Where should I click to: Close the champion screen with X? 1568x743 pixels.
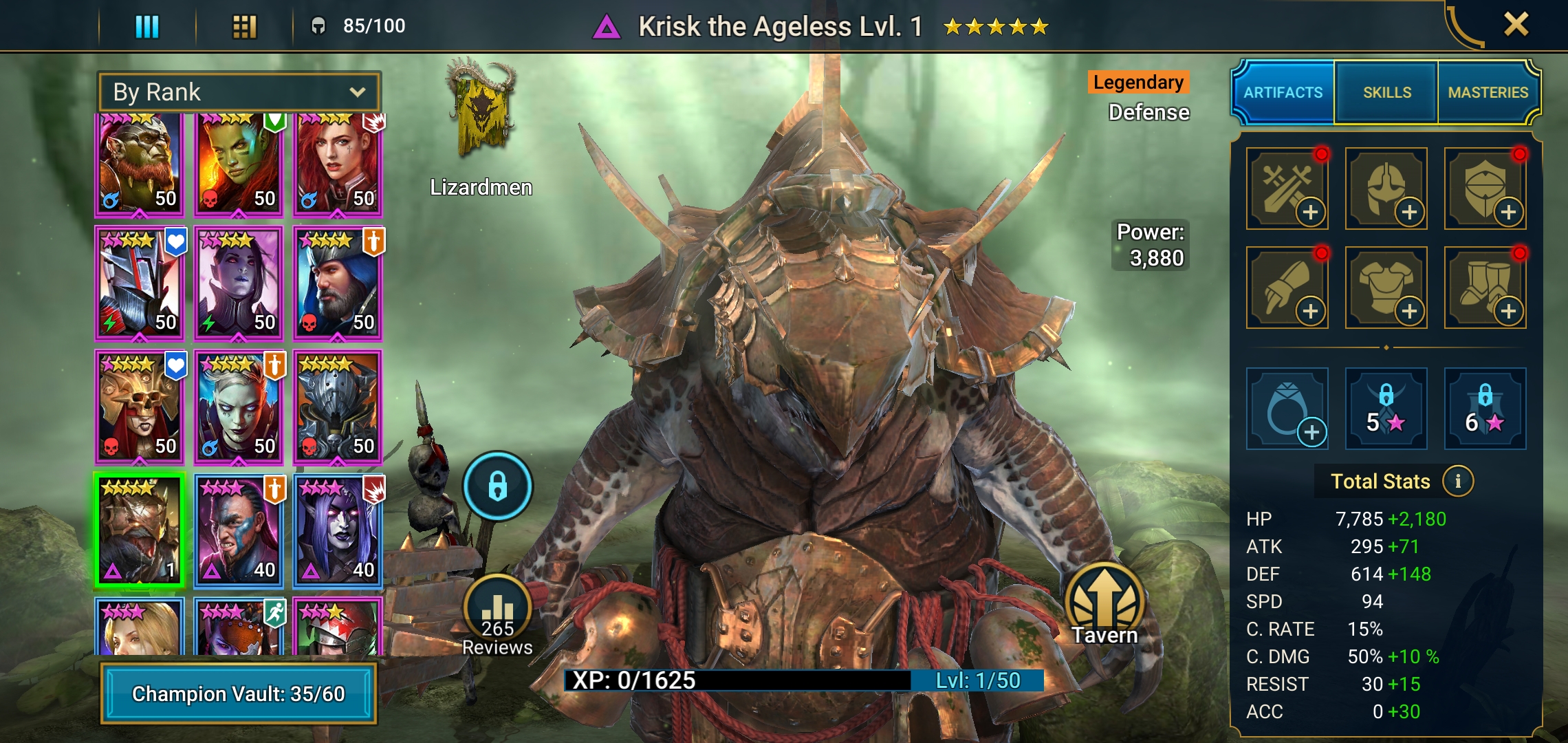click(1516, 25)
